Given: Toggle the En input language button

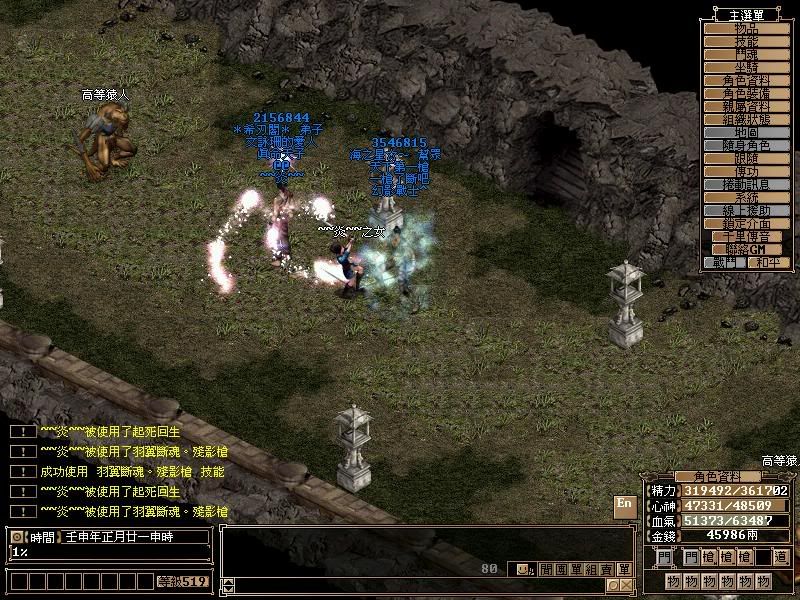Looking at the screenshot, I should point(624,504).
